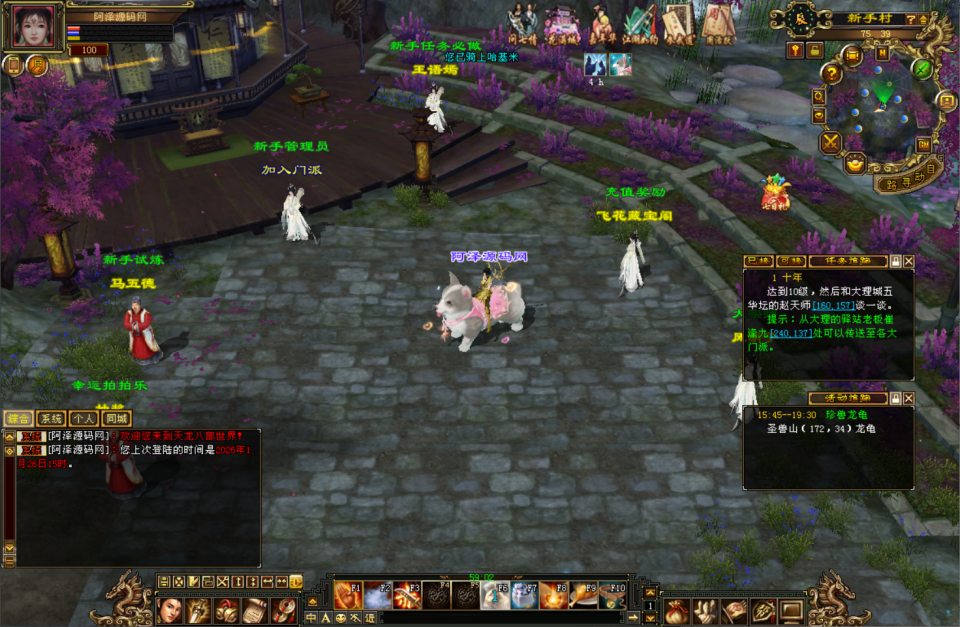This screenshot has height=627, width=960.
Task: Select the 个人 chat tab
Action: [x=84, y=418]
